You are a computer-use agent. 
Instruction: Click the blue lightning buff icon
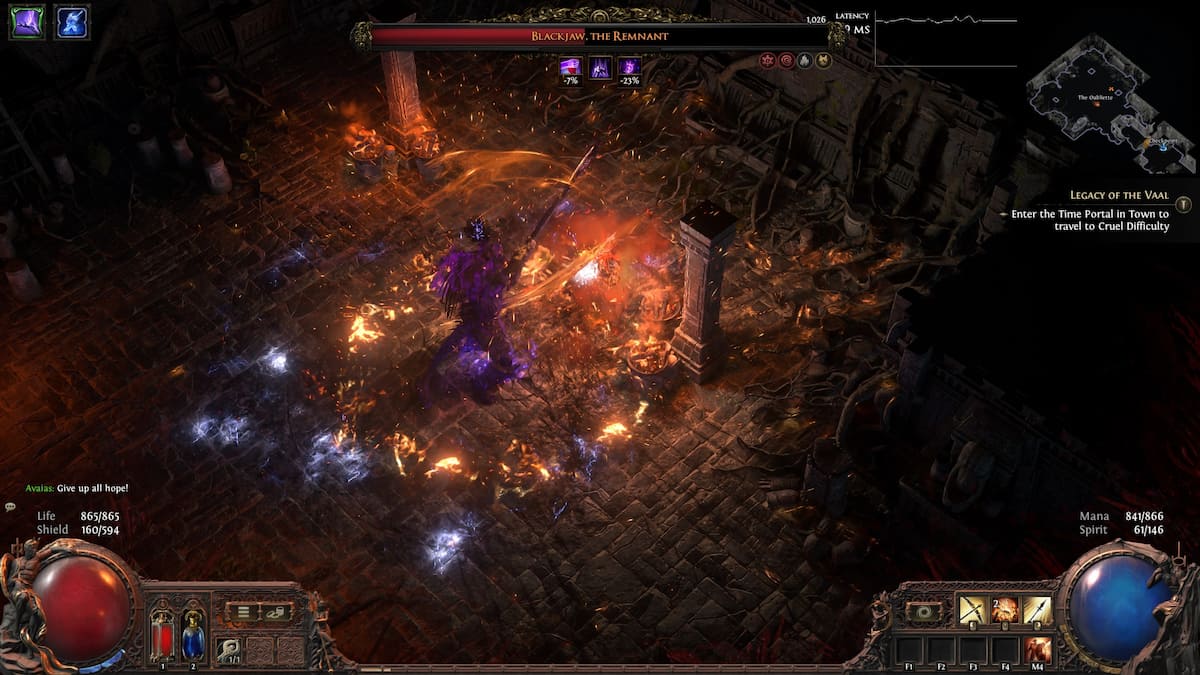71,22
